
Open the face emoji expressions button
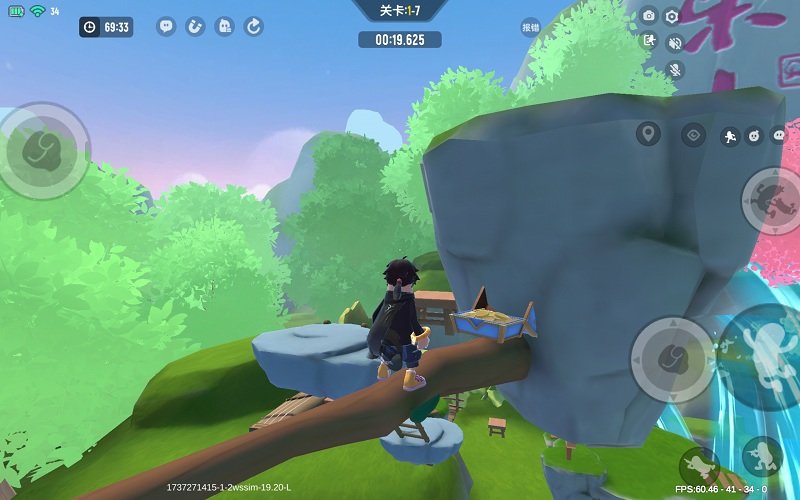tap(755, 135)
